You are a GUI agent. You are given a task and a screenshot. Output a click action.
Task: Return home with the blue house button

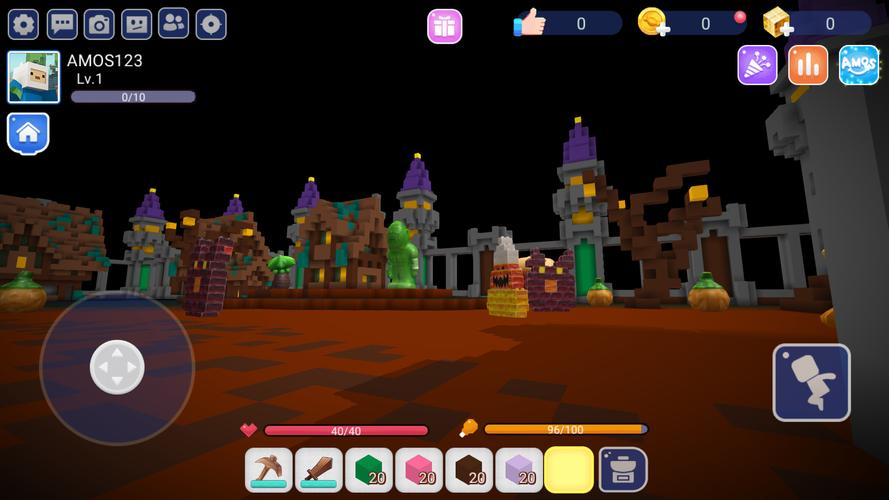coord(28,132)
